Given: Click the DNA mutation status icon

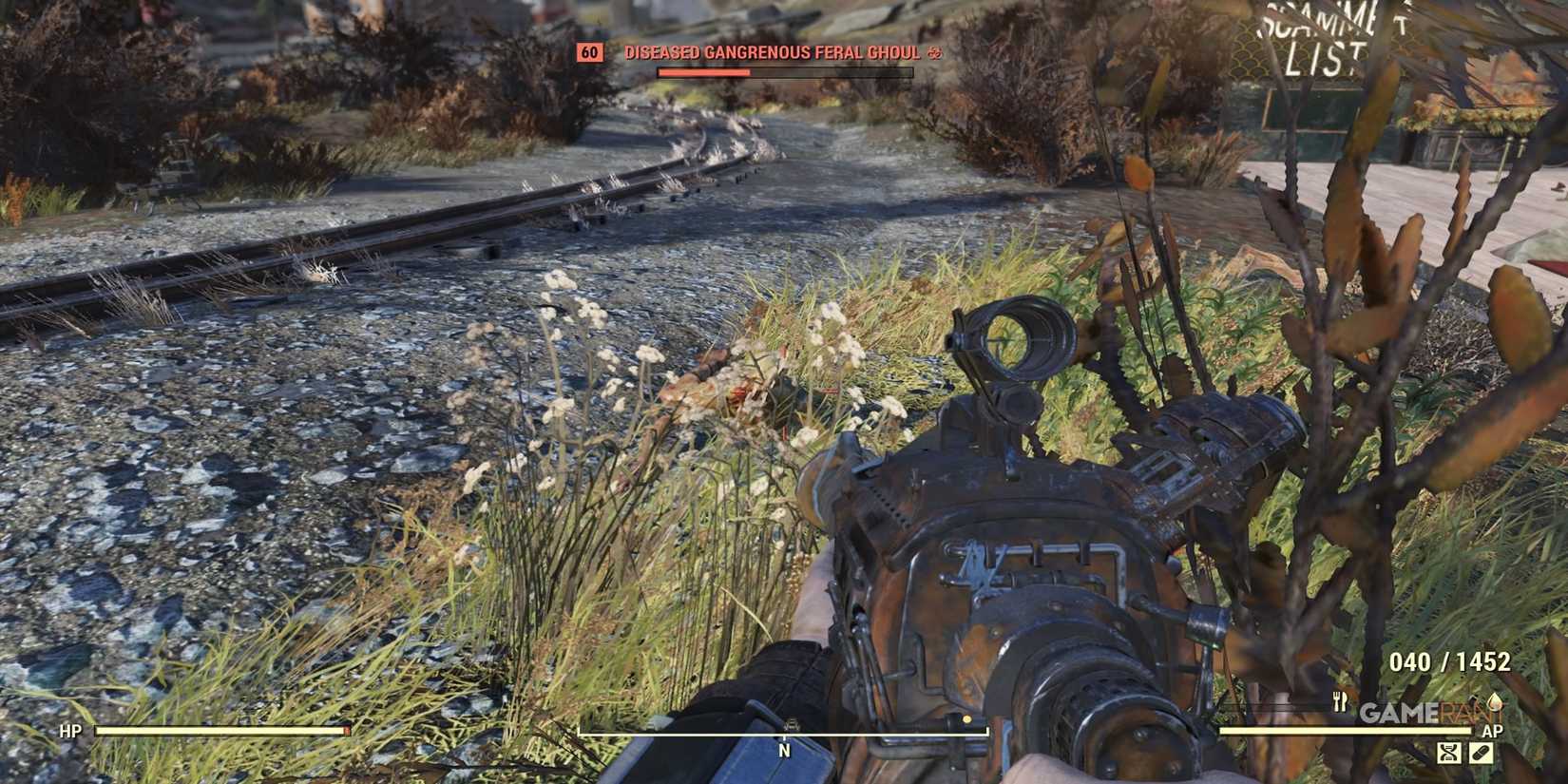Looking at the screenshot, I should pyautogui.click(x=1448, y=754).
